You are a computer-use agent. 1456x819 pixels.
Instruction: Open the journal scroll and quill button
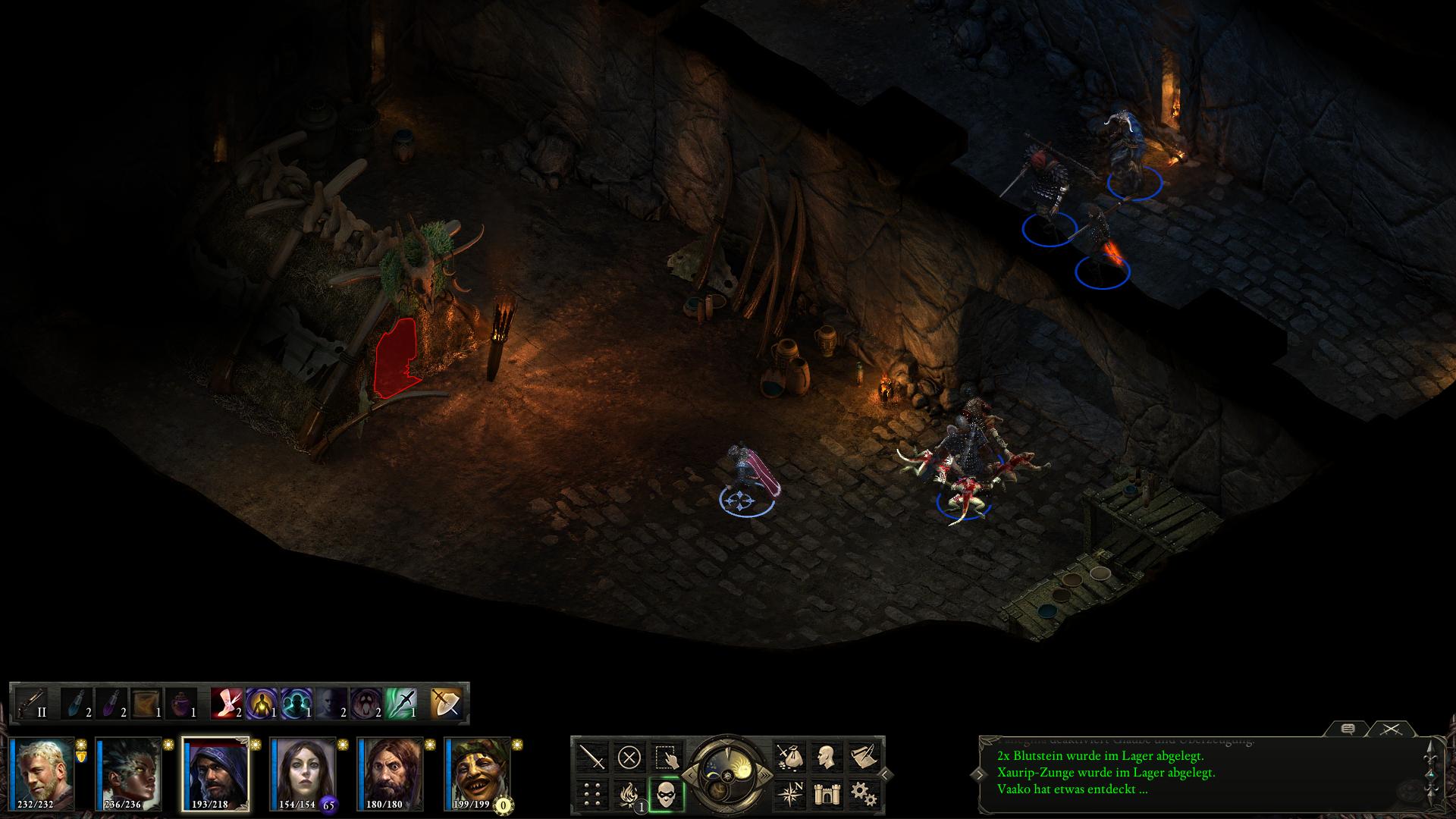click(x=864, y=756)
